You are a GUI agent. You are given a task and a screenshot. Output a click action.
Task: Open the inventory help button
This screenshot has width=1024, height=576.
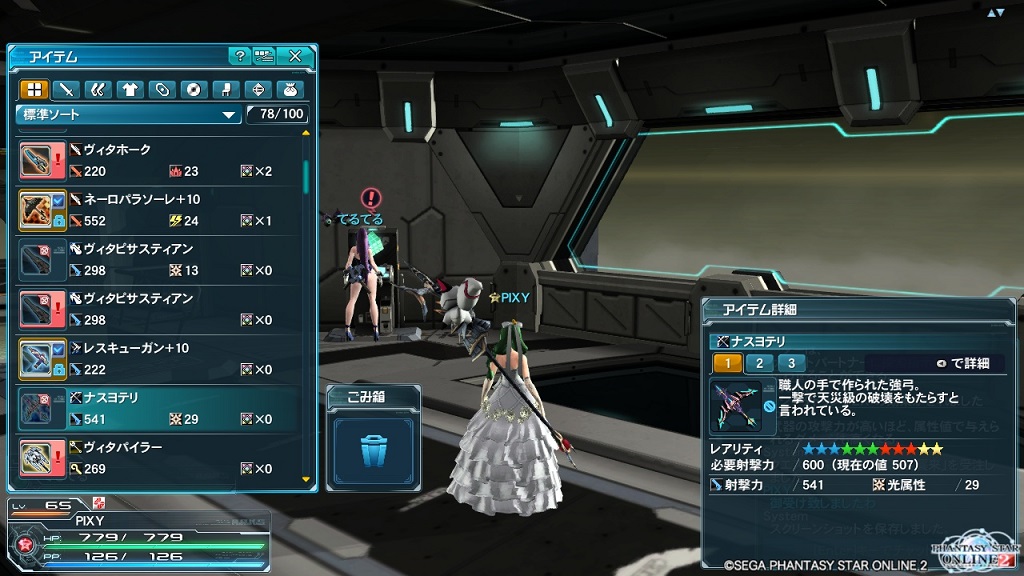coord(239,56)
